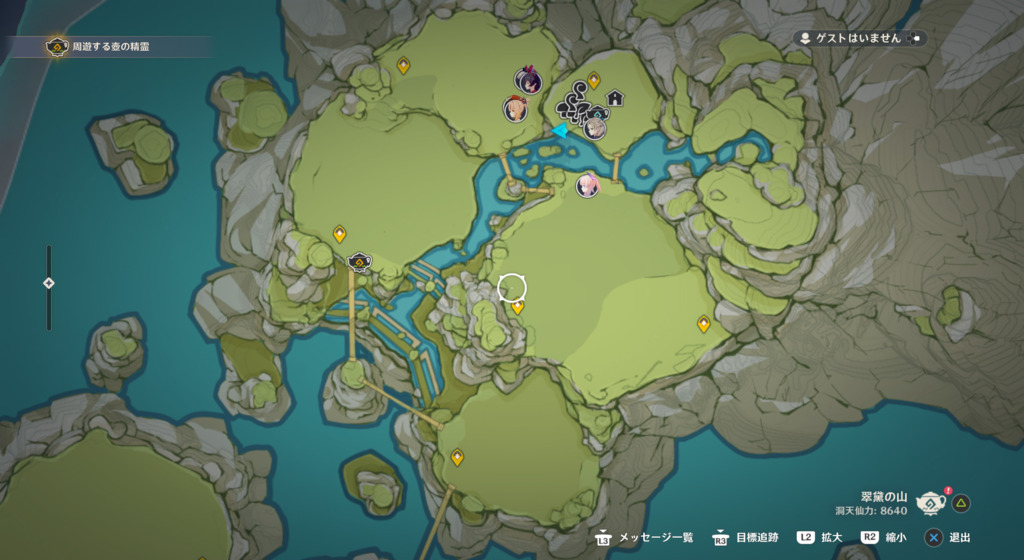
Task: Click the map zoom slider handle
Action: coord(48,283)
